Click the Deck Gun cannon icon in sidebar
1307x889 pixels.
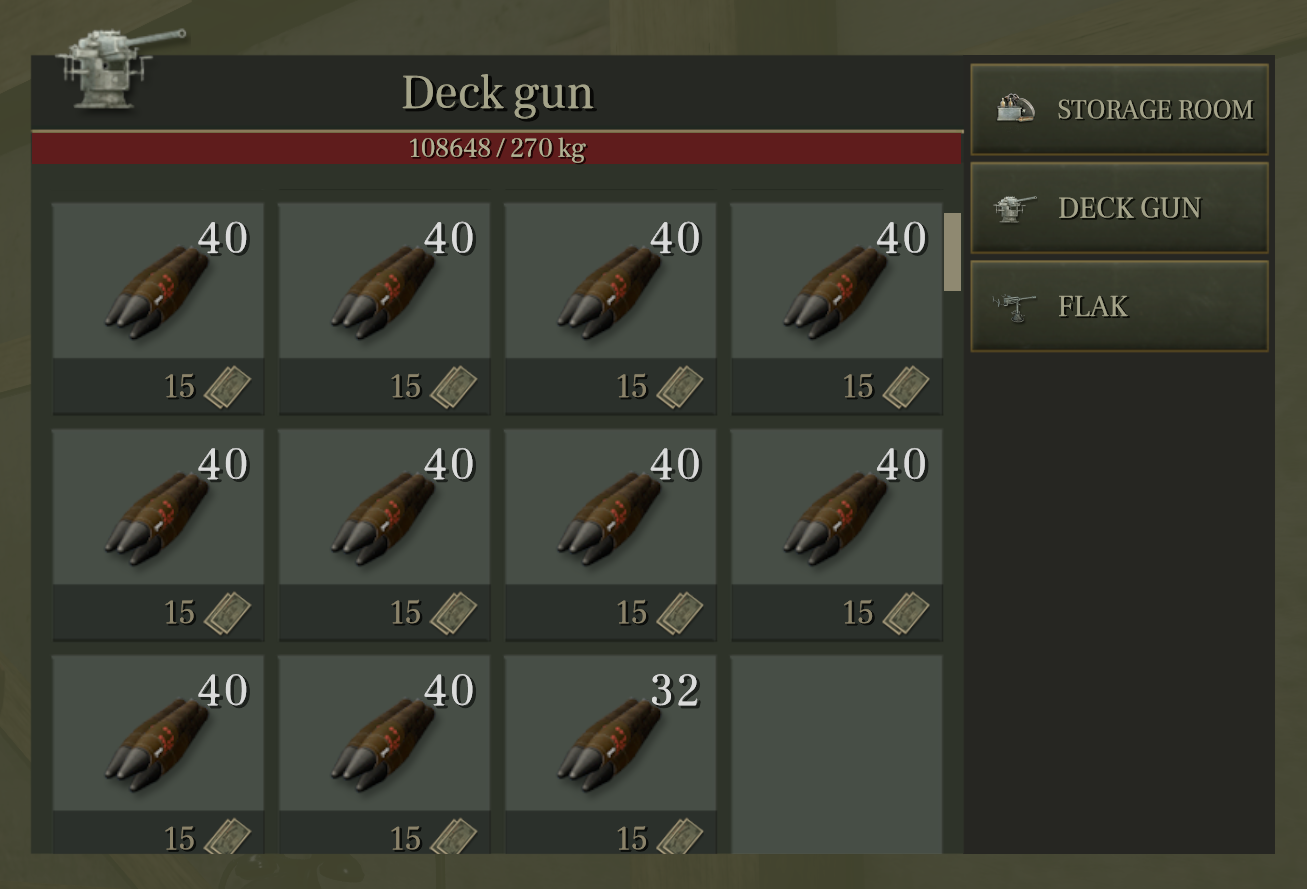pyautogui.click(x=1010, y=206)
